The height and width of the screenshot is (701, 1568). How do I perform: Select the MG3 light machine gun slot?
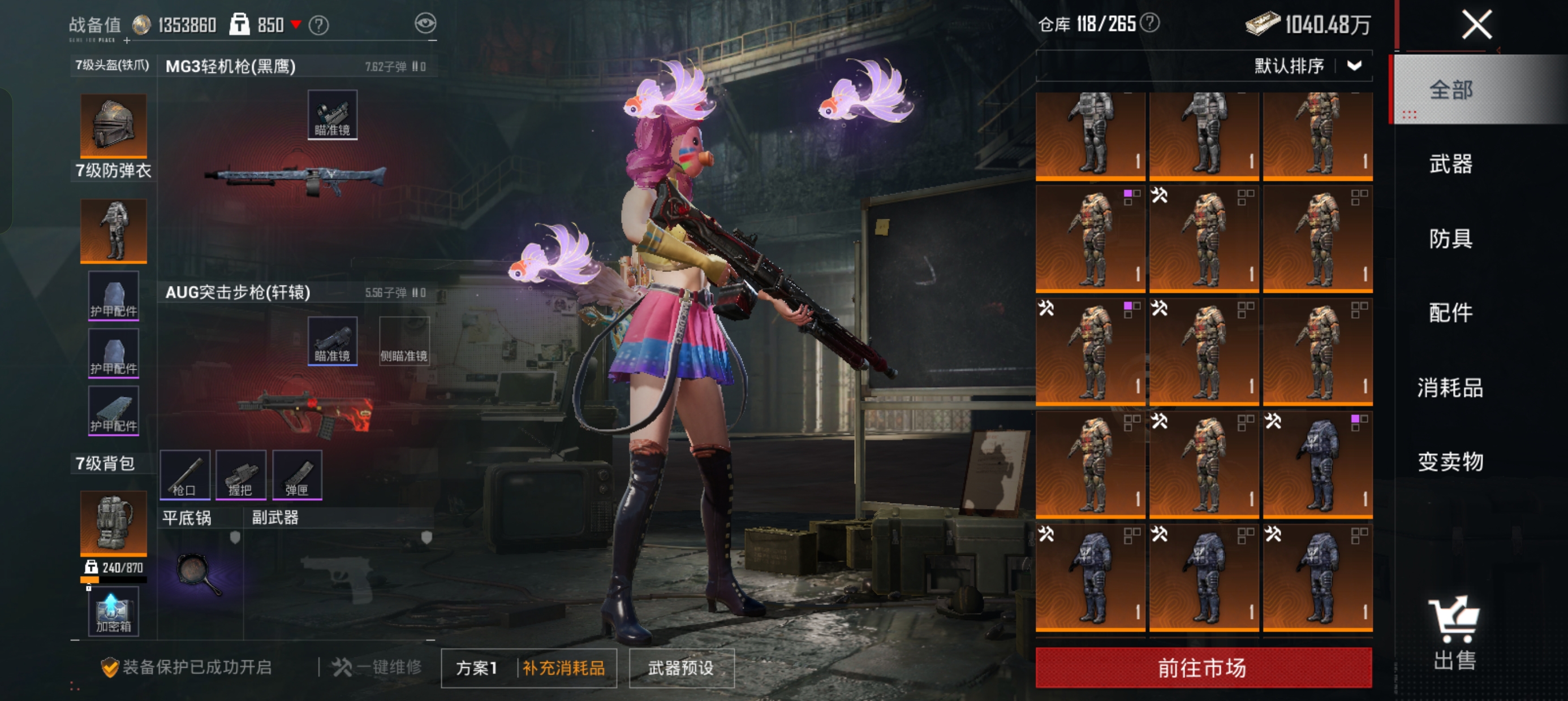[x=296, y=176]
